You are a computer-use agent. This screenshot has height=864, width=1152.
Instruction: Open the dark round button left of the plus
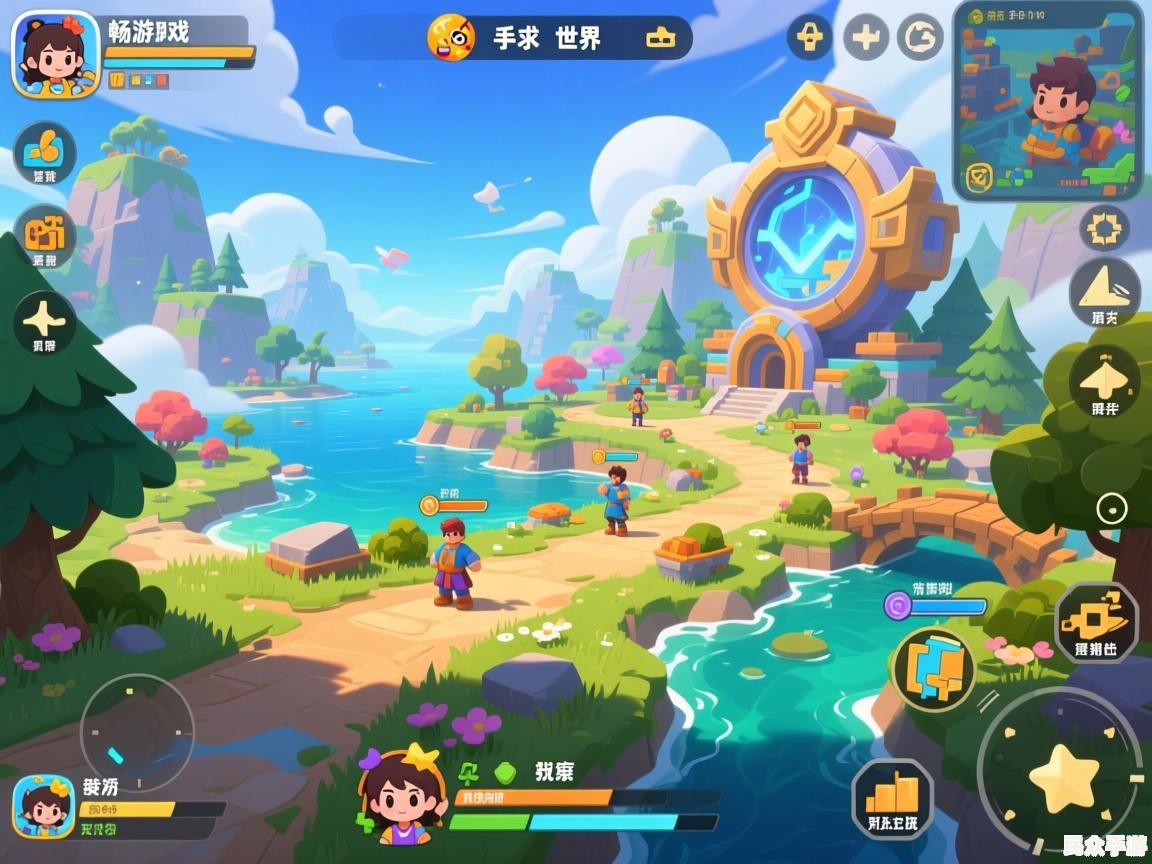pyautogui.click(x=810, y=38)
